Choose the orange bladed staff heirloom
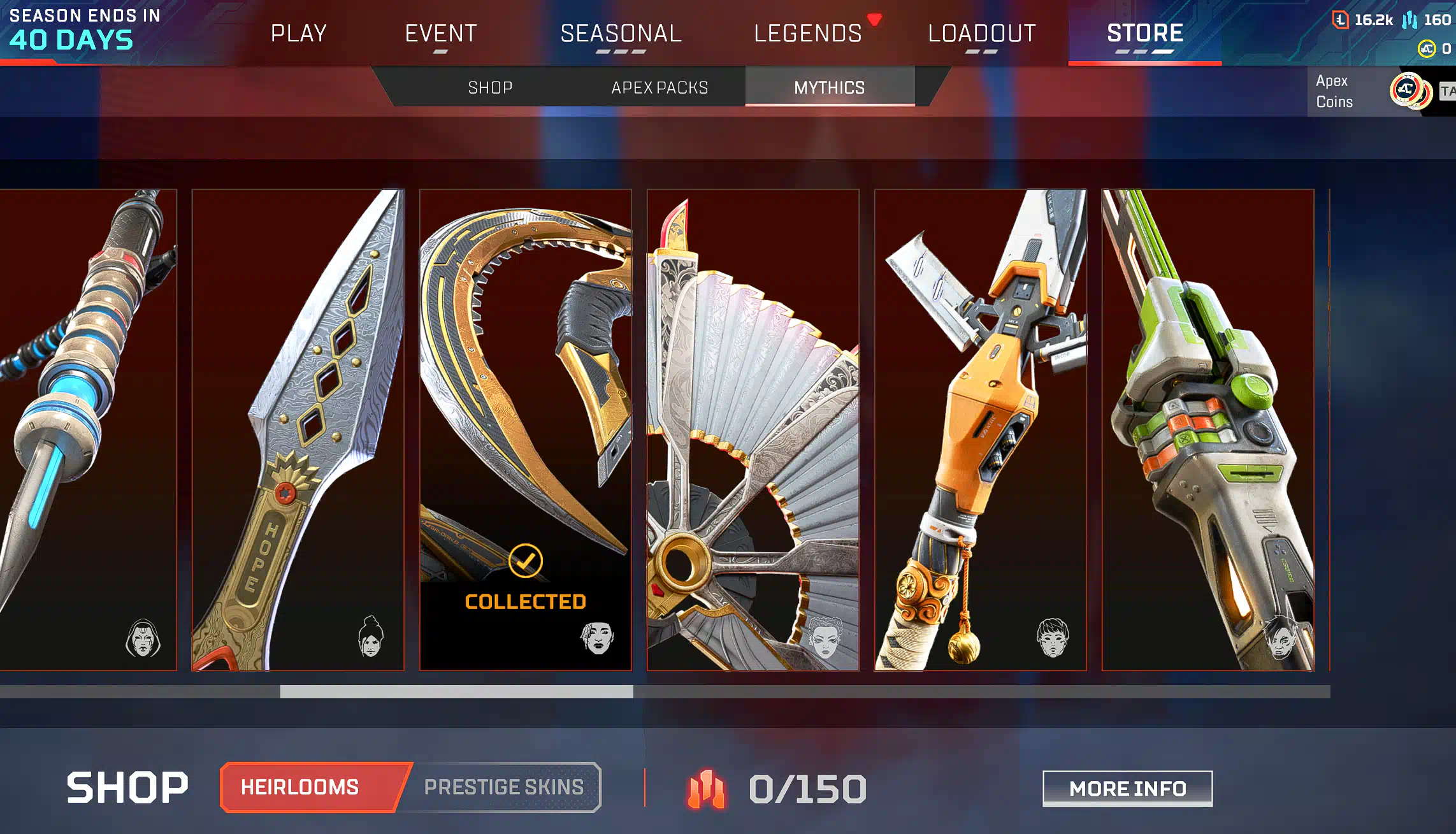 point(980,429)
